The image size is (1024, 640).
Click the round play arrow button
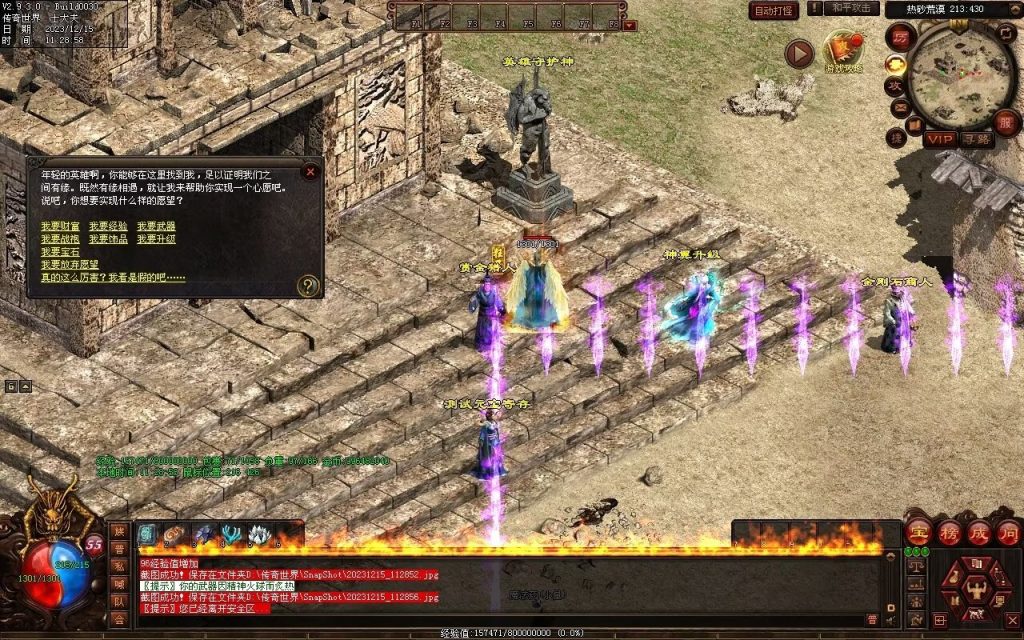point(798,53)
